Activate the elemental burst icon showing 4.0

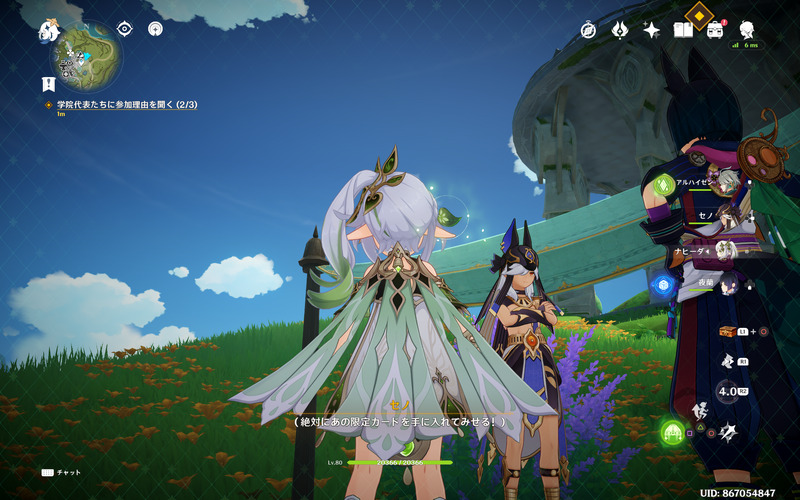click(x=729, y=391)
